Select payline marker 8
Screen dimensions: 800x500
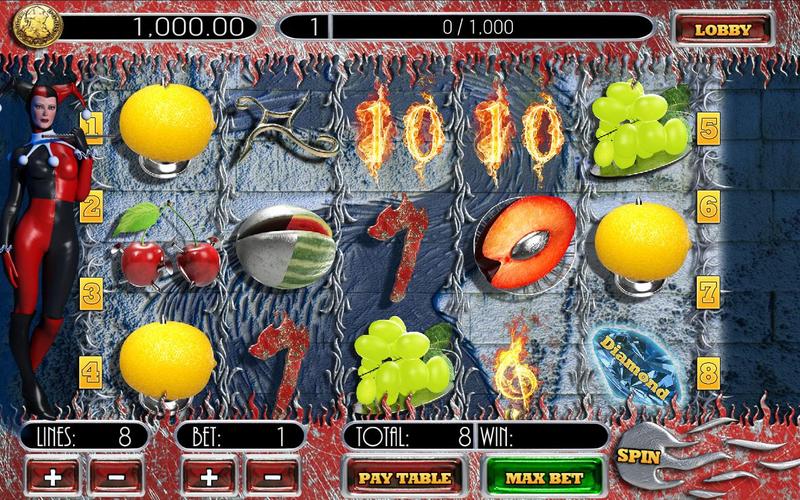(x=708, y=373)
